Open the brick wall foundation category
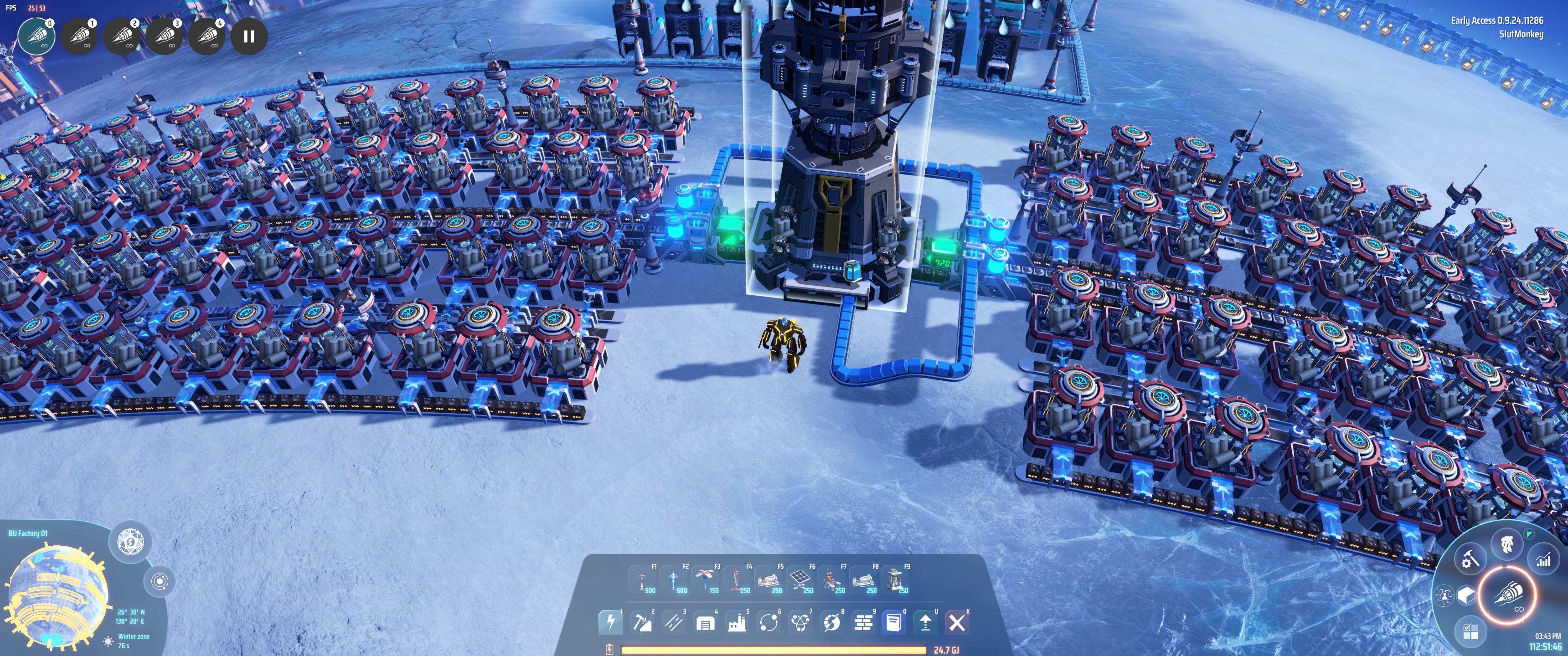The image size is (1568, 656). tap(863, 622)
